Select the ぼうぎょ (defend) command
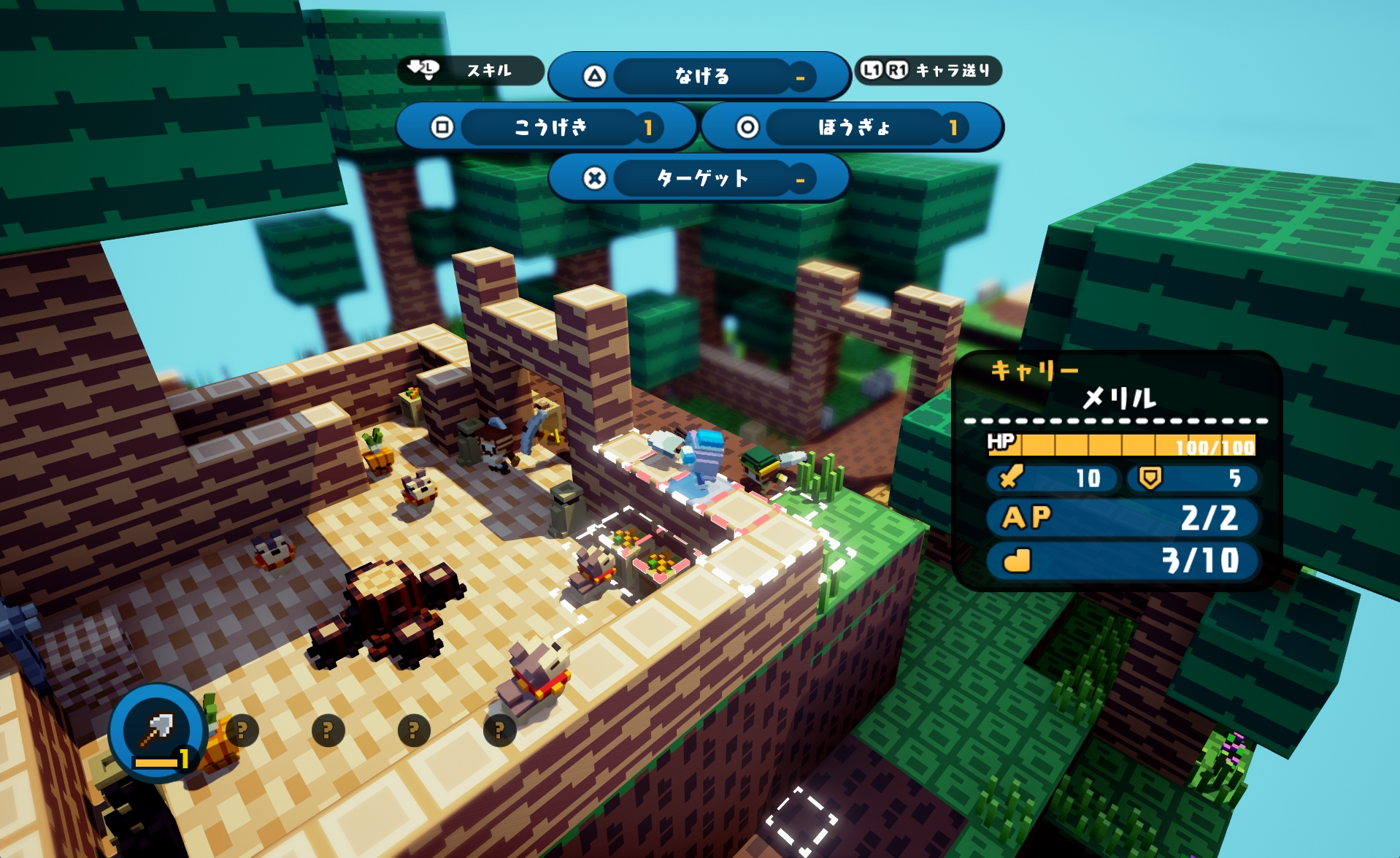 (x=852, y=127)
